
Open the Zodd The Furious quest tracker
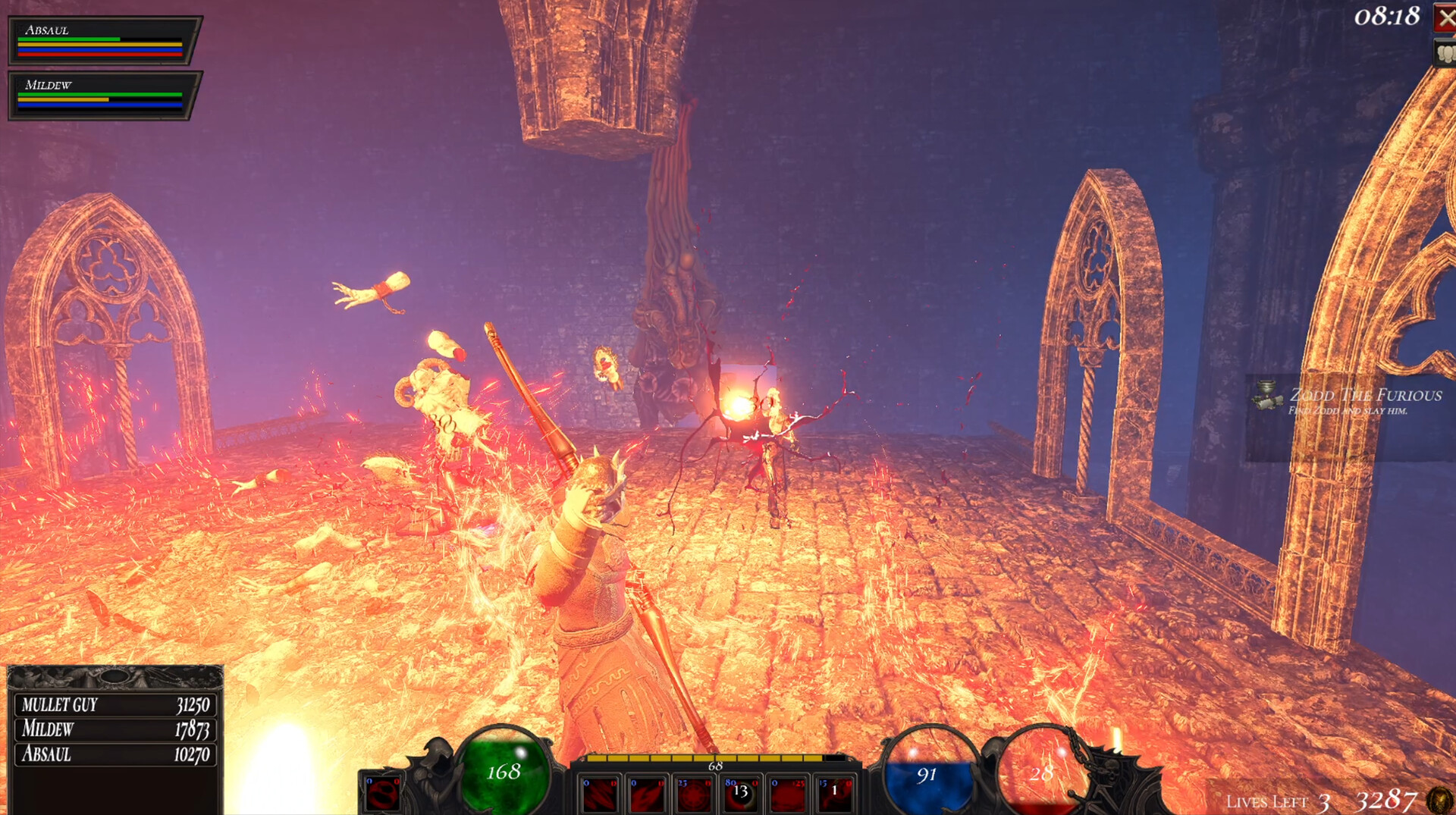[x=1350, y=400]
